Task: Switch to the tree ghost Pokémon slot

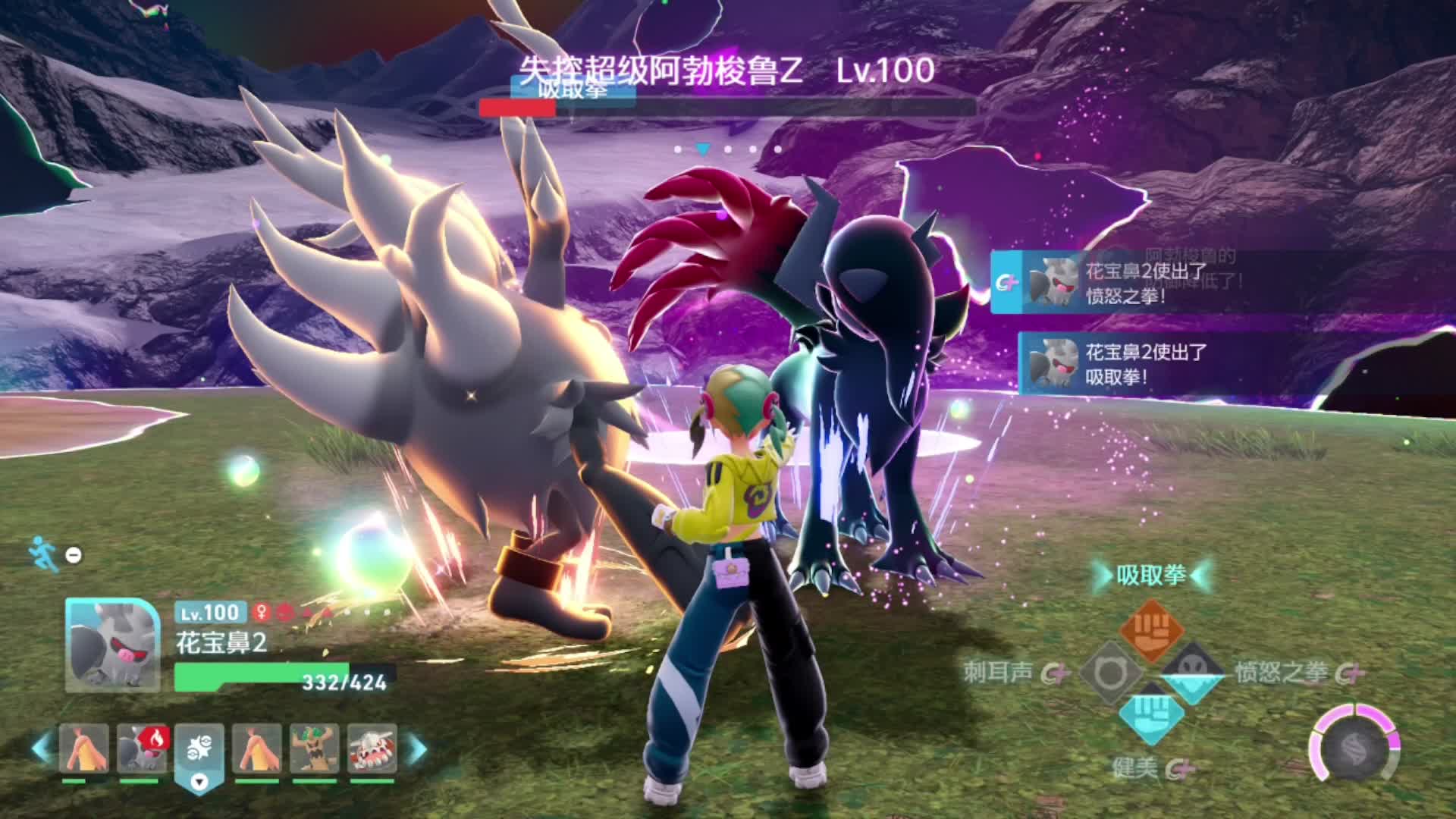Action: [314, 748]
